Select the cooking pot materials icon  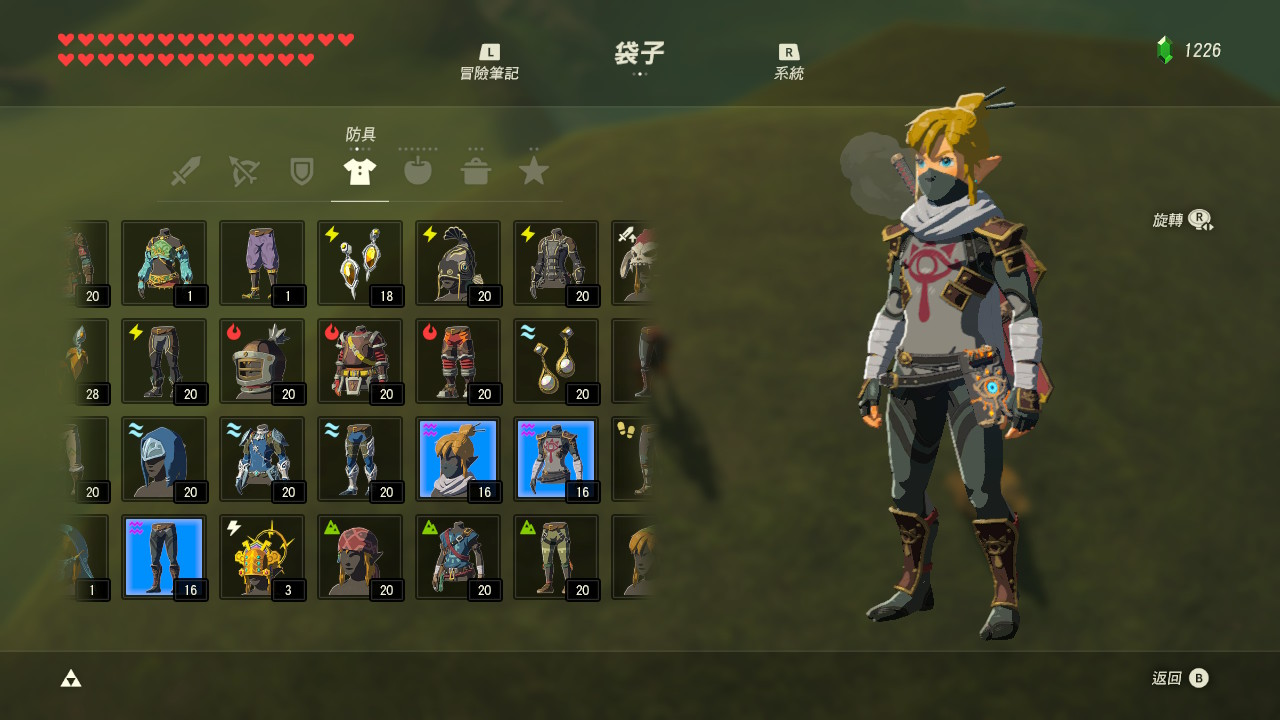tap(476, 170)
